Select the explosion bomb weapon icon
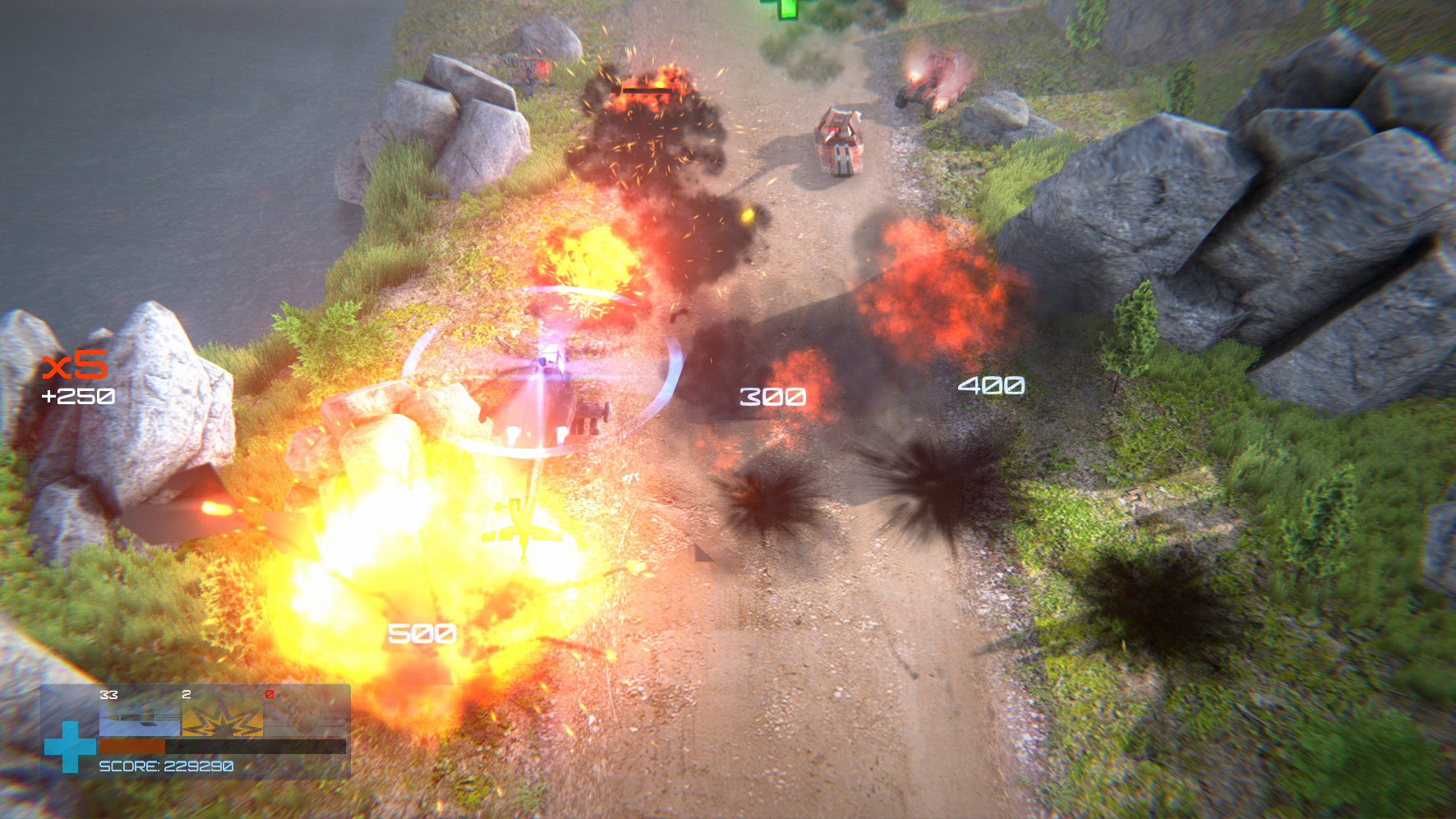1456x819 pixels. point(222,719)
